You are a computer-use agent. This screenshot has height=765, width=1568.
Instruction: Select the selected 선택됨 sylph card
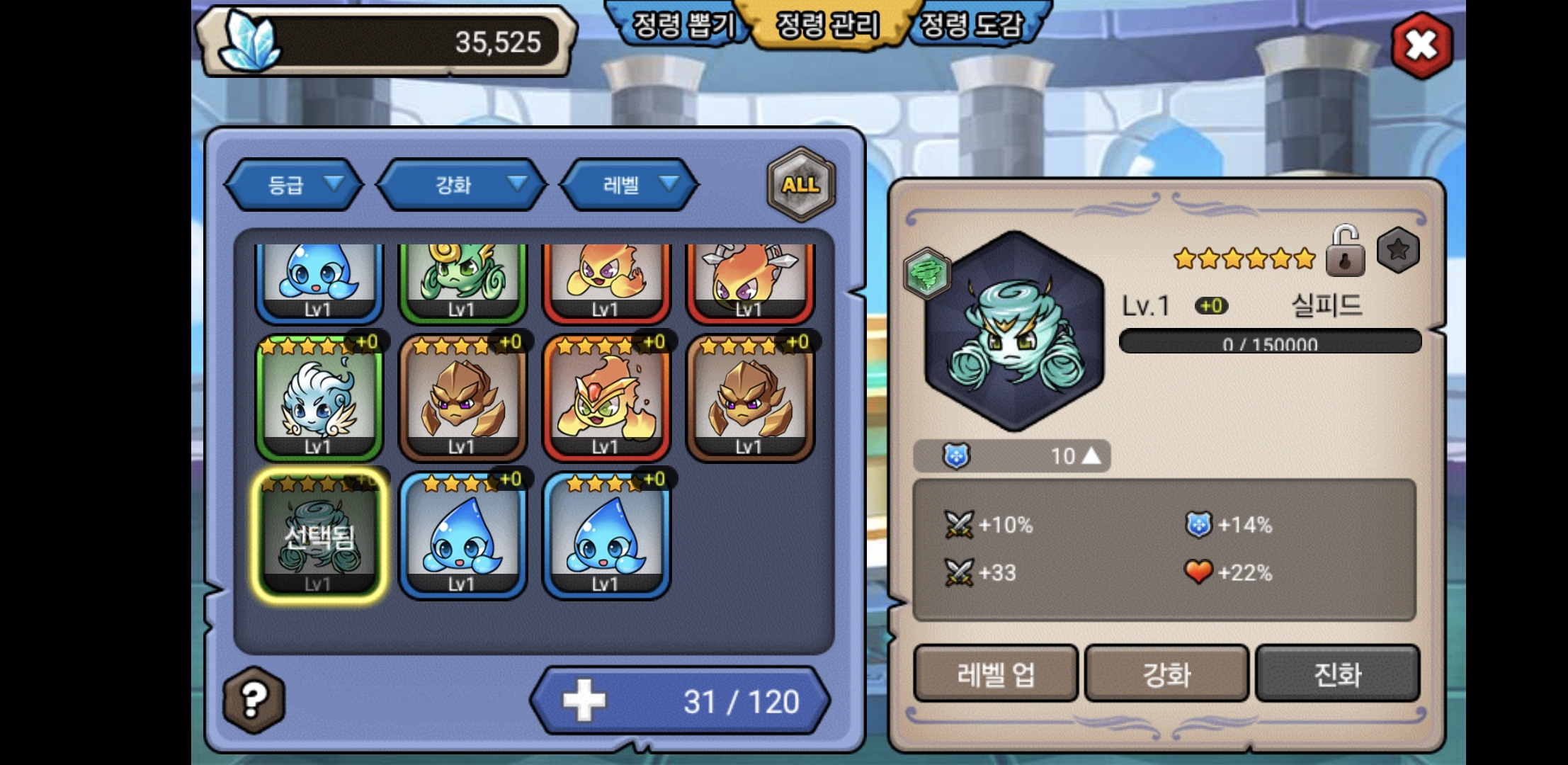319,537
